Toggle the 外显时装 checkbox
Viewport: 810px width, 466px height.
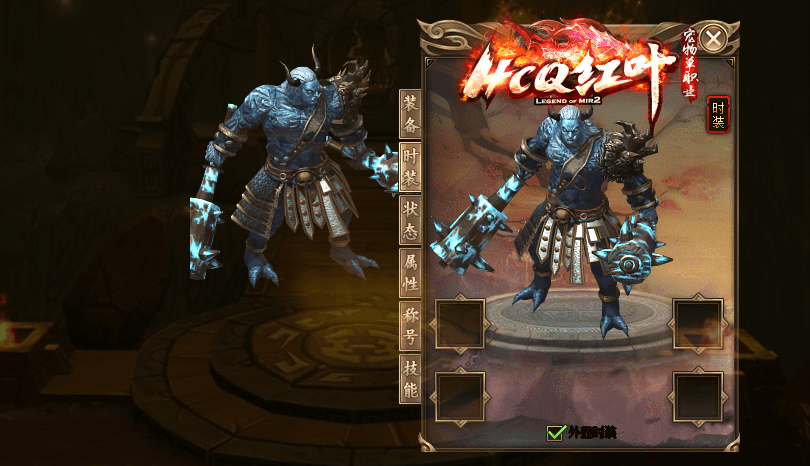556,433
